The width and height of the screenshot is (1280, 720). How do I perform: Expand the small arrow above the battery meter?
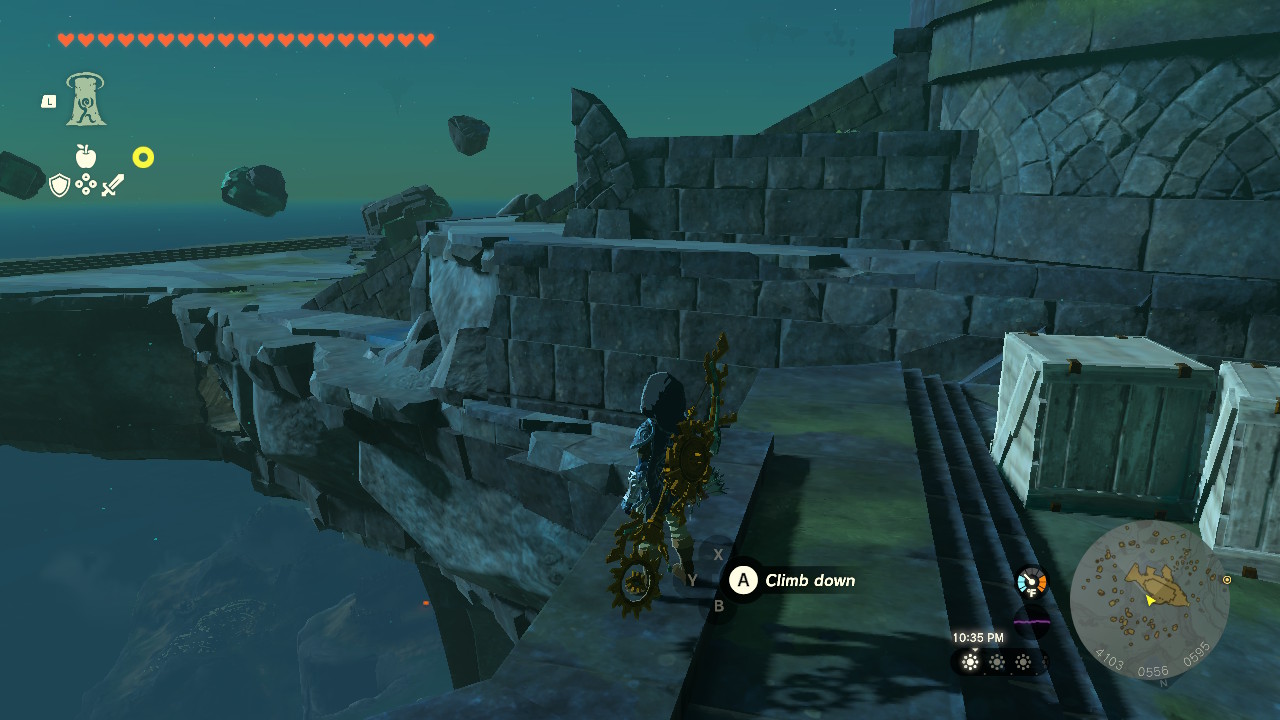[975, 650]
